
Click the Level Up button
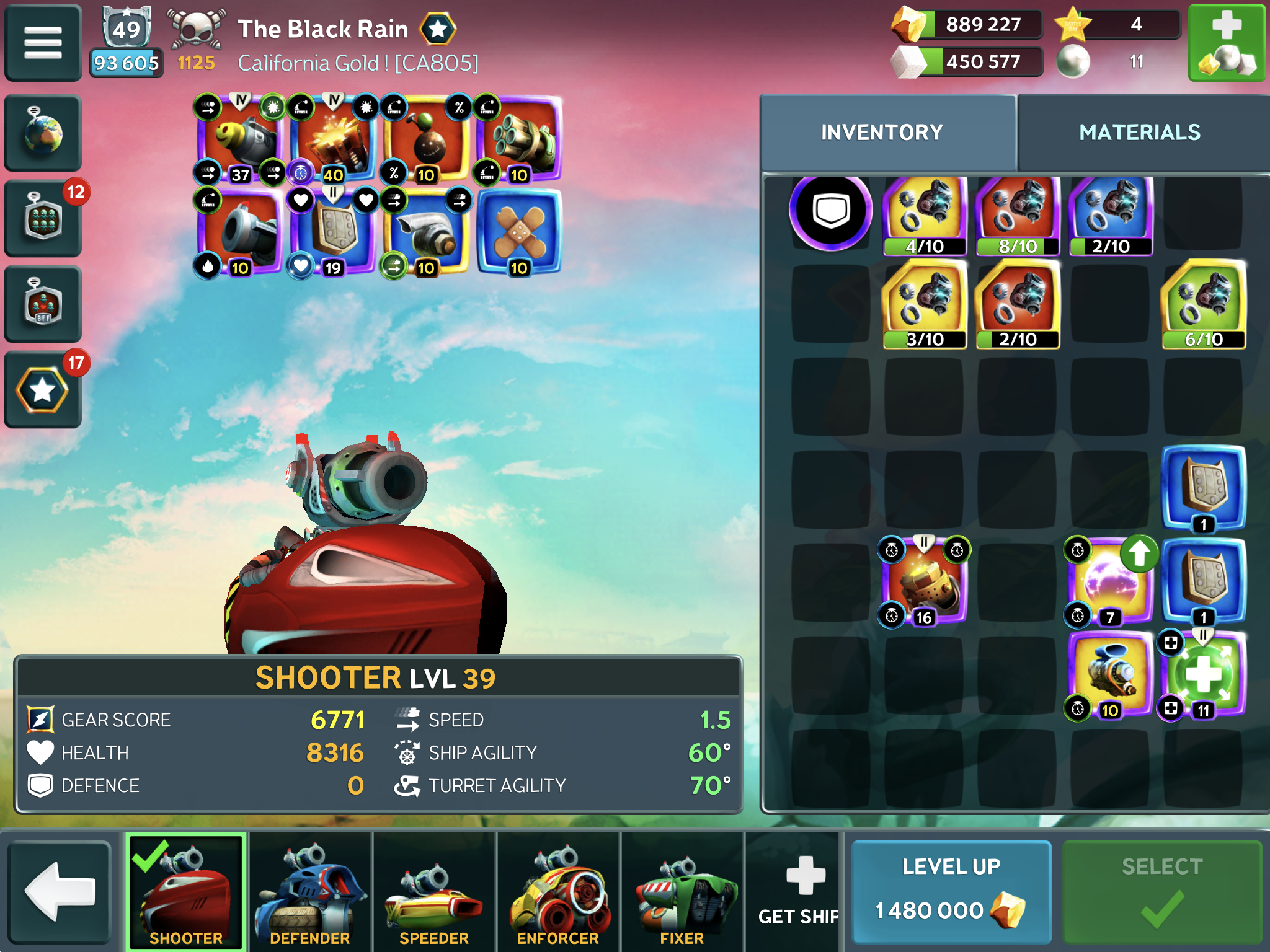(x=951, y=891)
